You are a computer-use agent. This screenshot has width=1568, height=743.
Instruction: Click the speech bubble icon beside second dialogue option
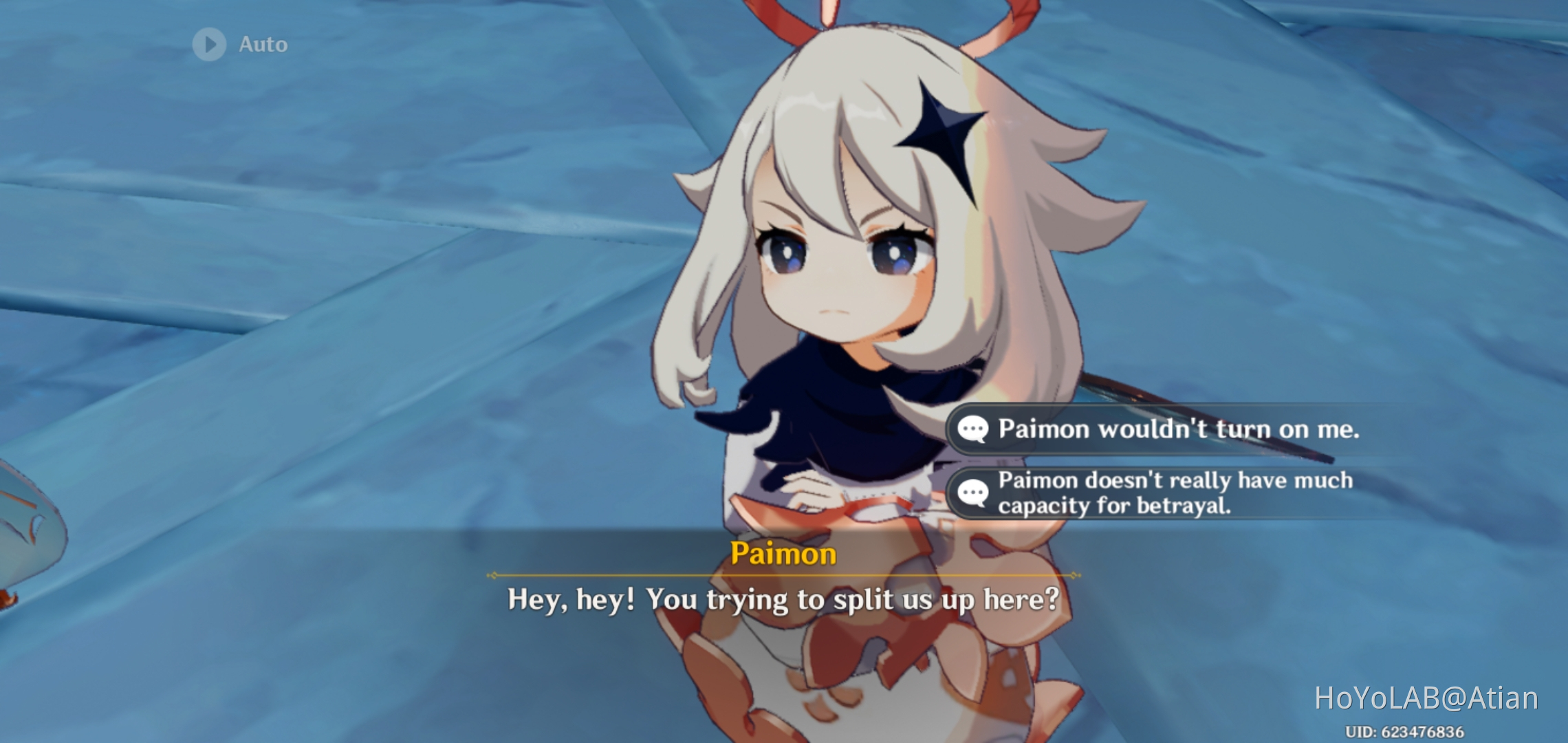[972, 493]
